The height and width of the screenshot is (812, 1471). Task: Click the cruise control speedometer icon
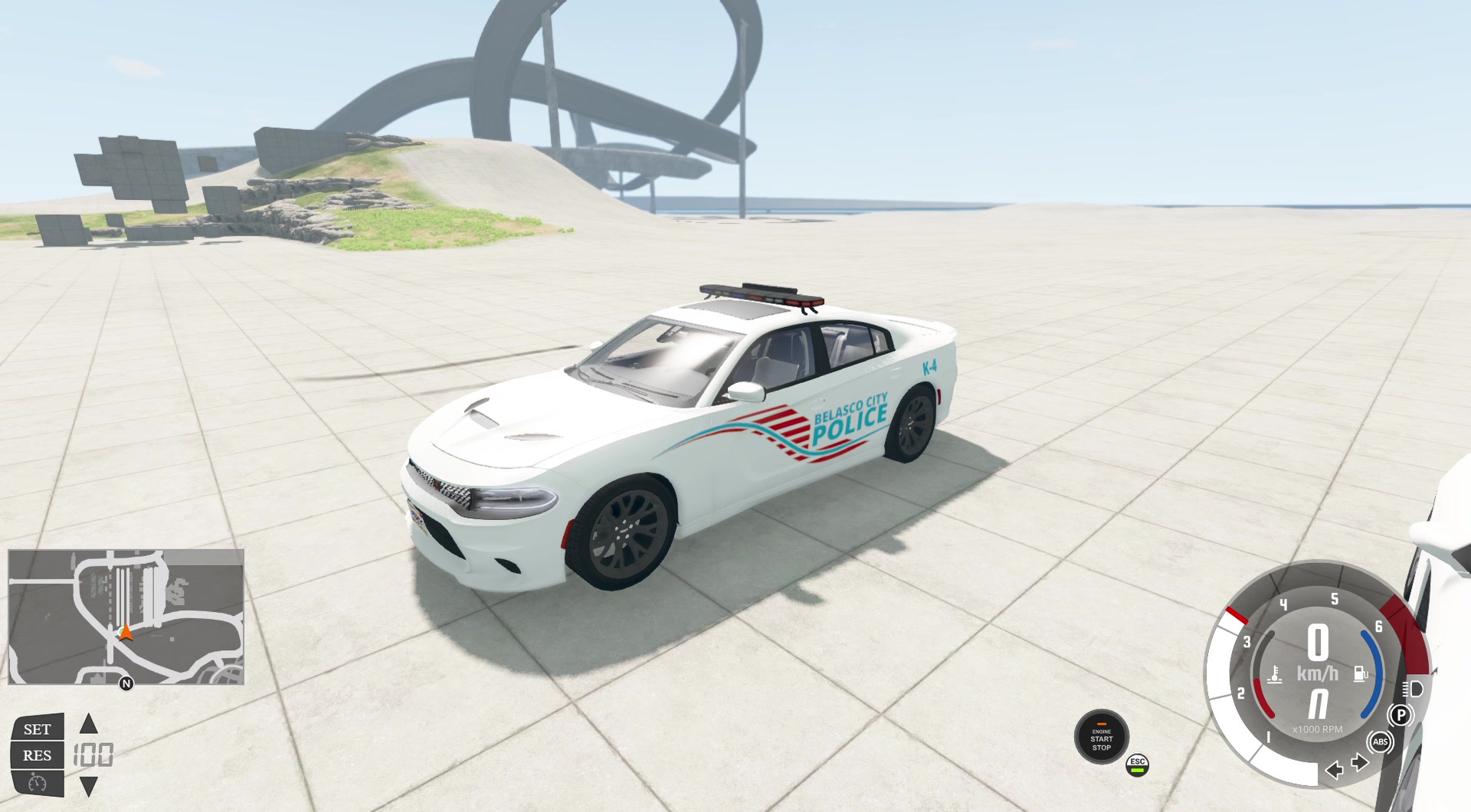coord(37,784)
